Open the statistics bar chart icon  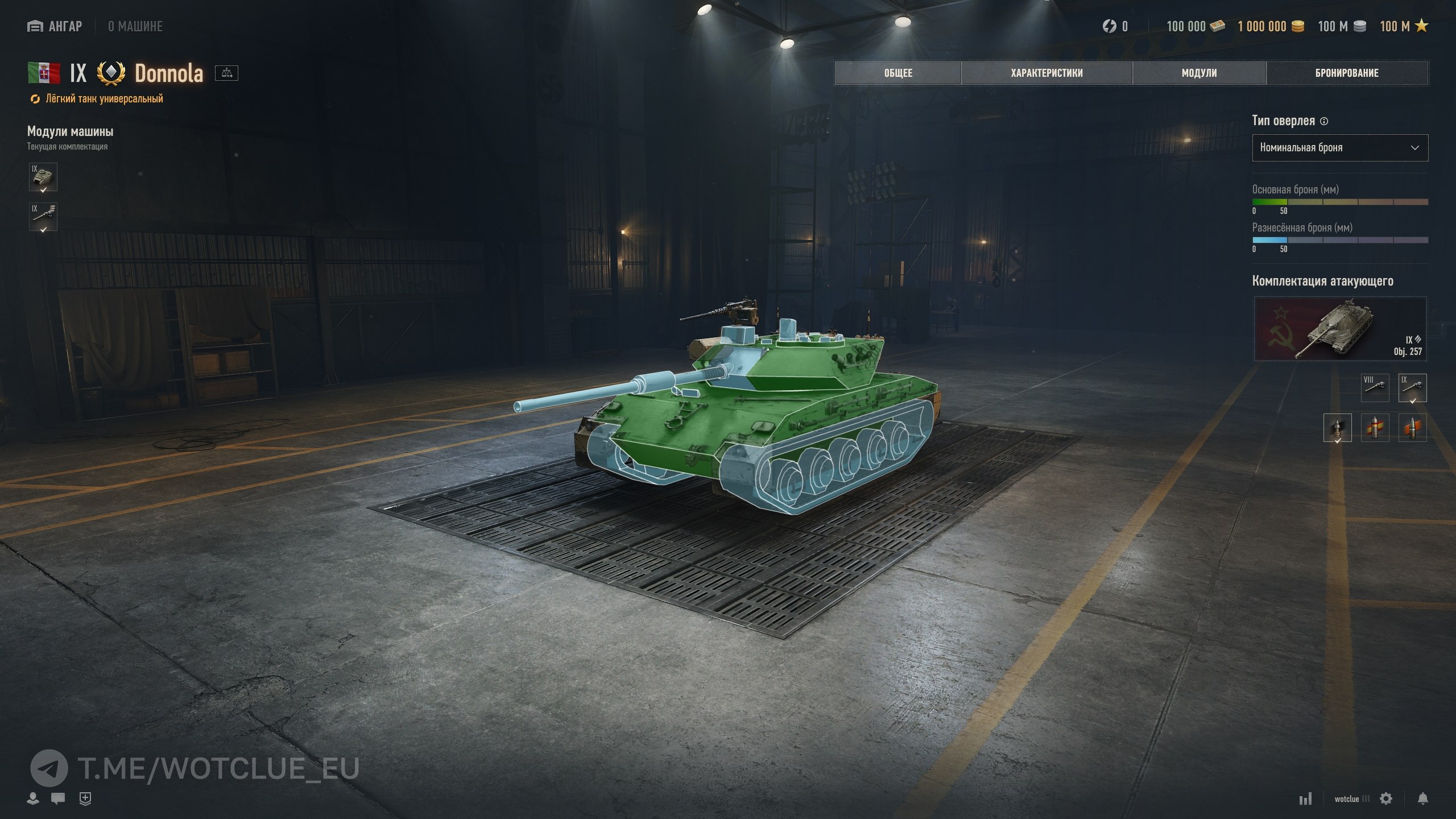(x=1305, y=799)
